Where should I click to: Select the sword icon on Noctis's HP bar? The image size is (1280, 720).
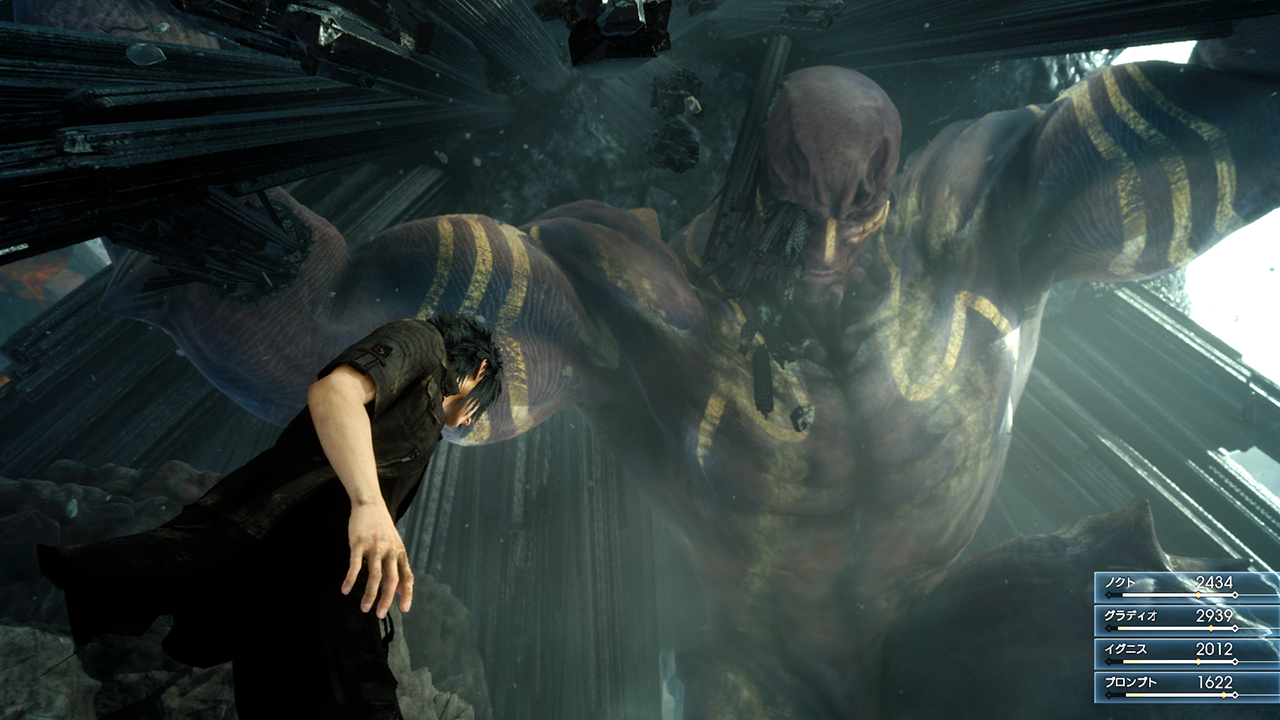pos(1108,594)
